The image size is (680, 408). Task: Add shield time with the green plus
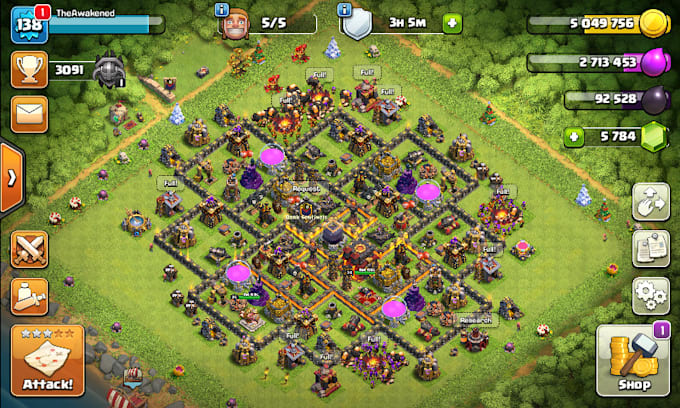[x=453, y=21]
